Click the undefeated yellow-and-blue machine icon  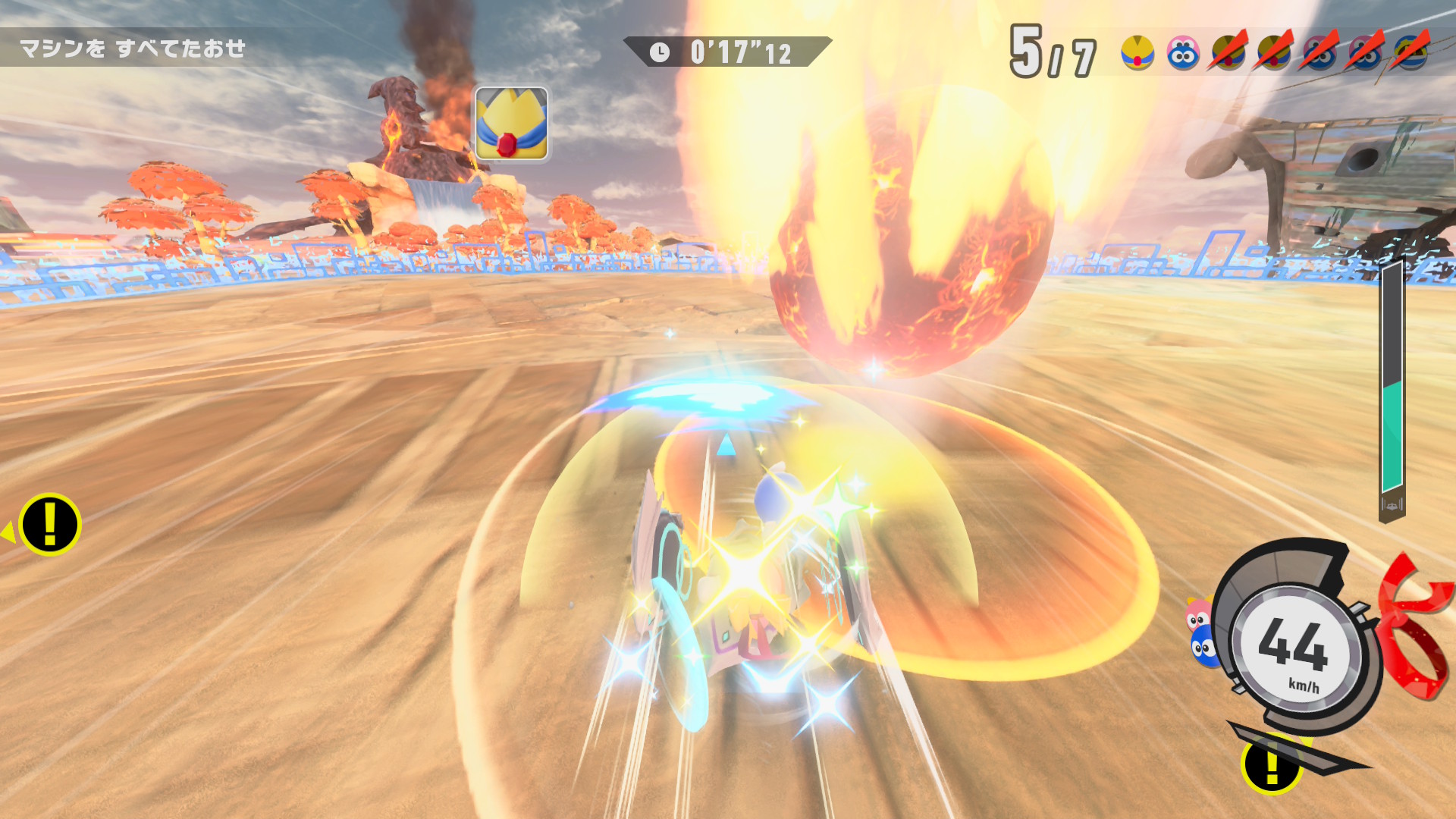coord(1137,53)
